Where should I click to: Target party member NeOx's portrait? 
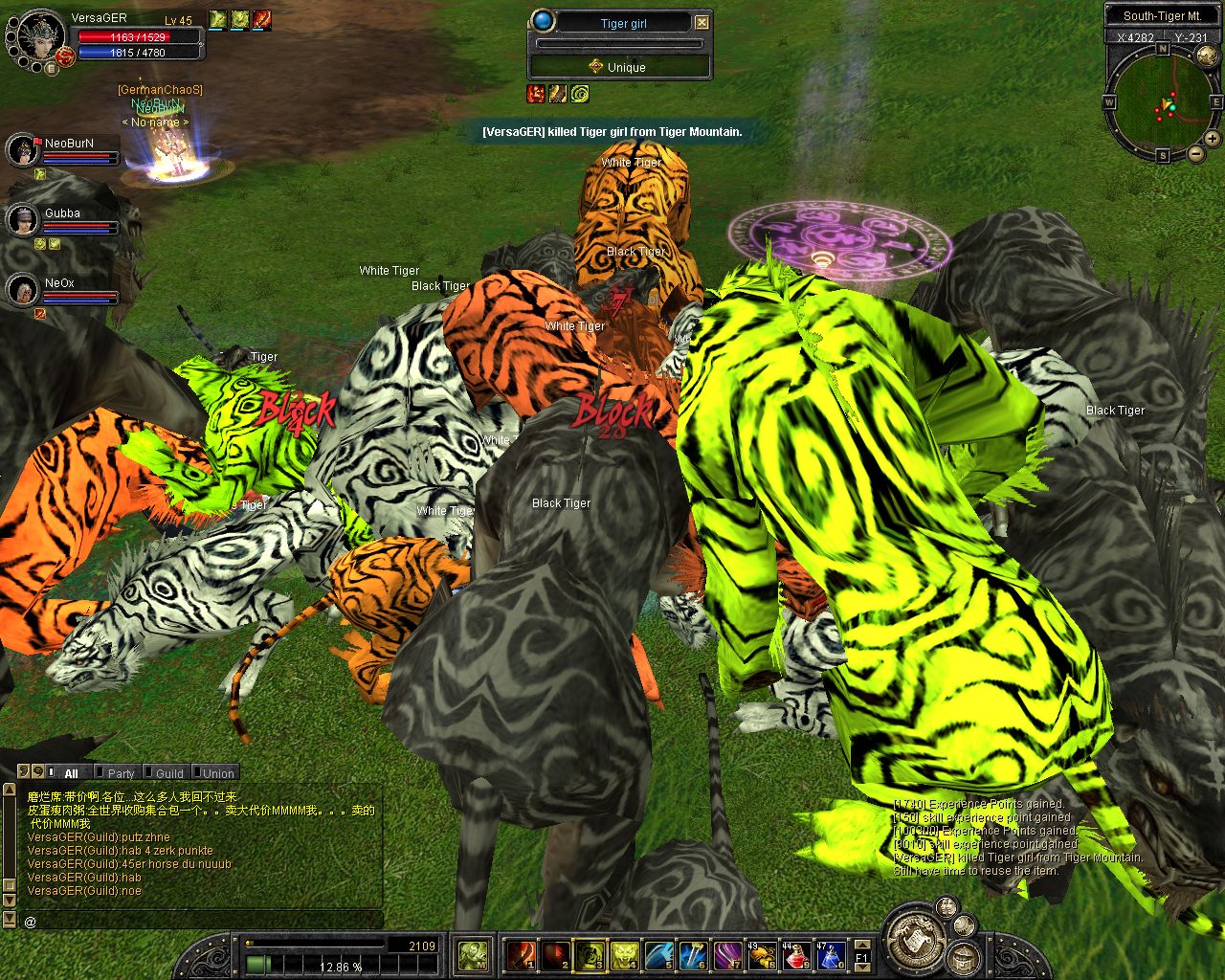click(22, 290)
